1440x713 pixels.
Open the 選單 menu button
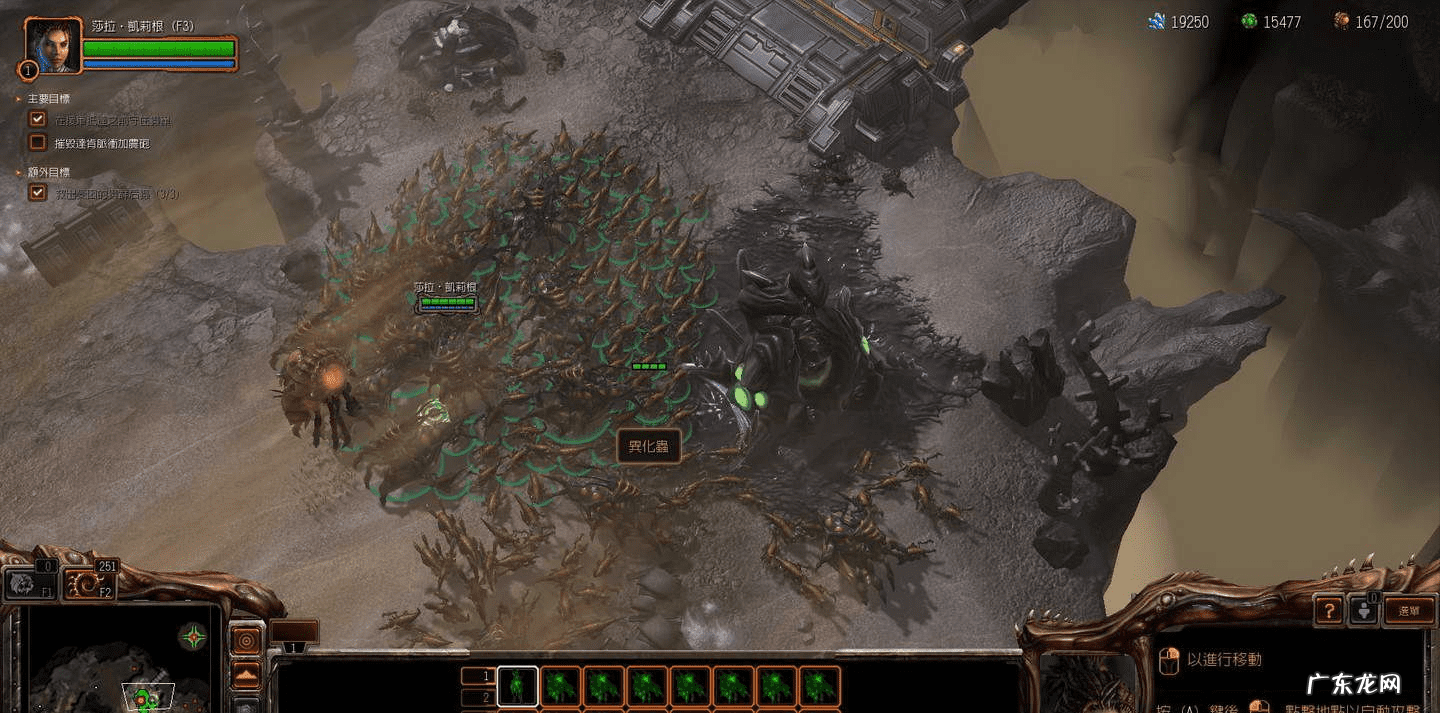(1408, 610)
